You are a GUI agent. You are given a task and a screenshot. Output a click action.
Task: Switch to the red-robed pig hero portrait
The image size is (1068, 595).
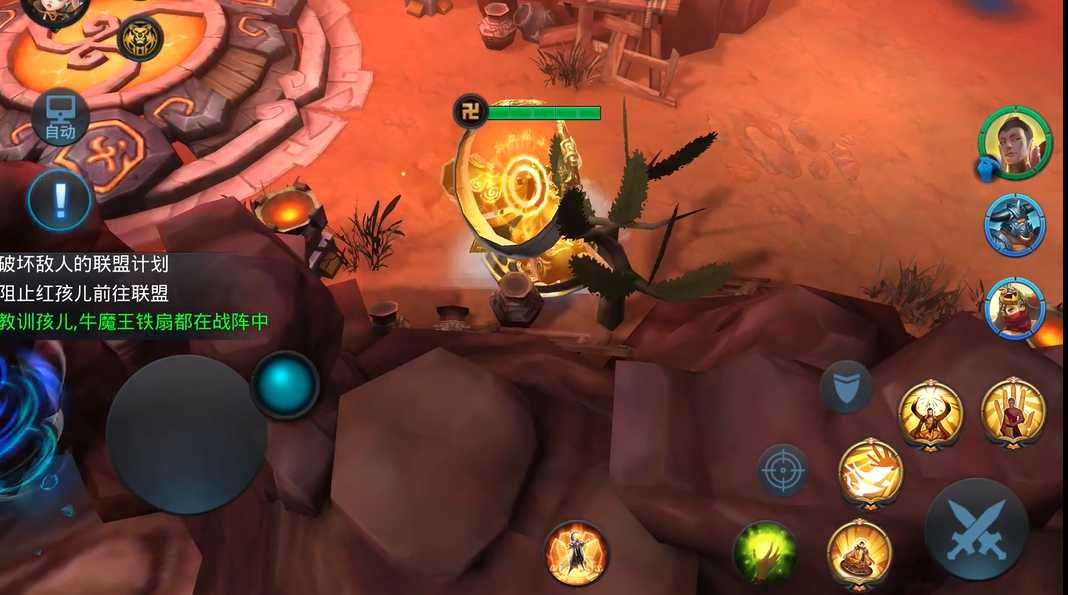[x=1014, y=308]
